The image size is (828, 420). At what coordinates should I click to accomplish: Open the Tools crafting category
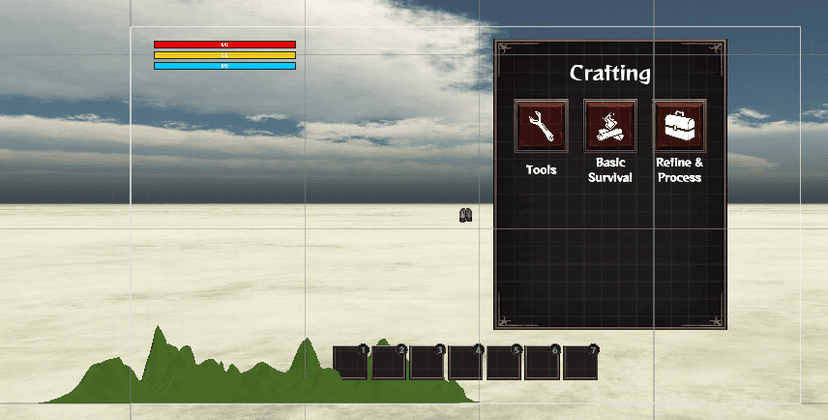coord(541,126)
